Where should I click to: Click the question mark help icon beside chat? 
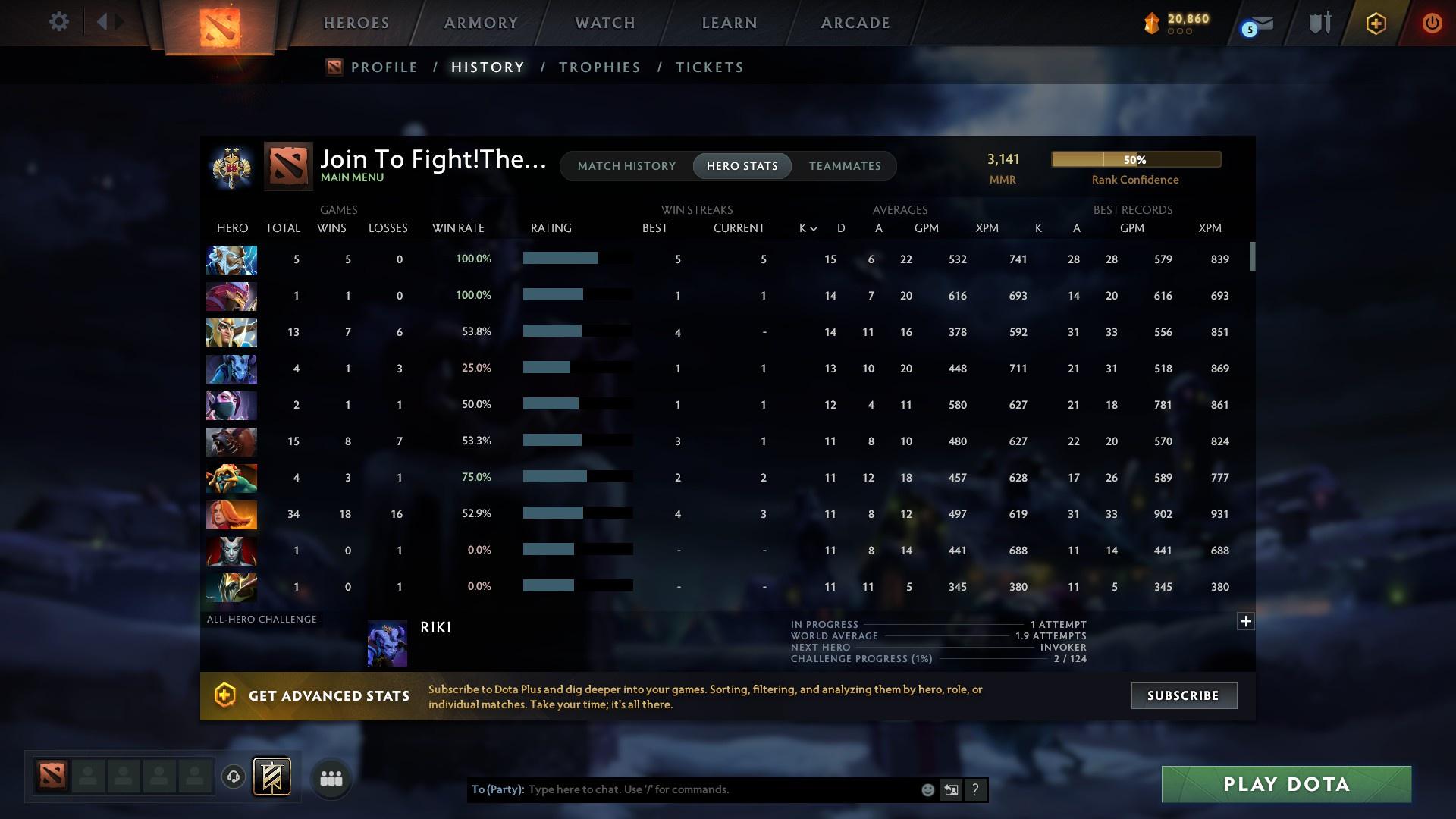click(976, 789)
